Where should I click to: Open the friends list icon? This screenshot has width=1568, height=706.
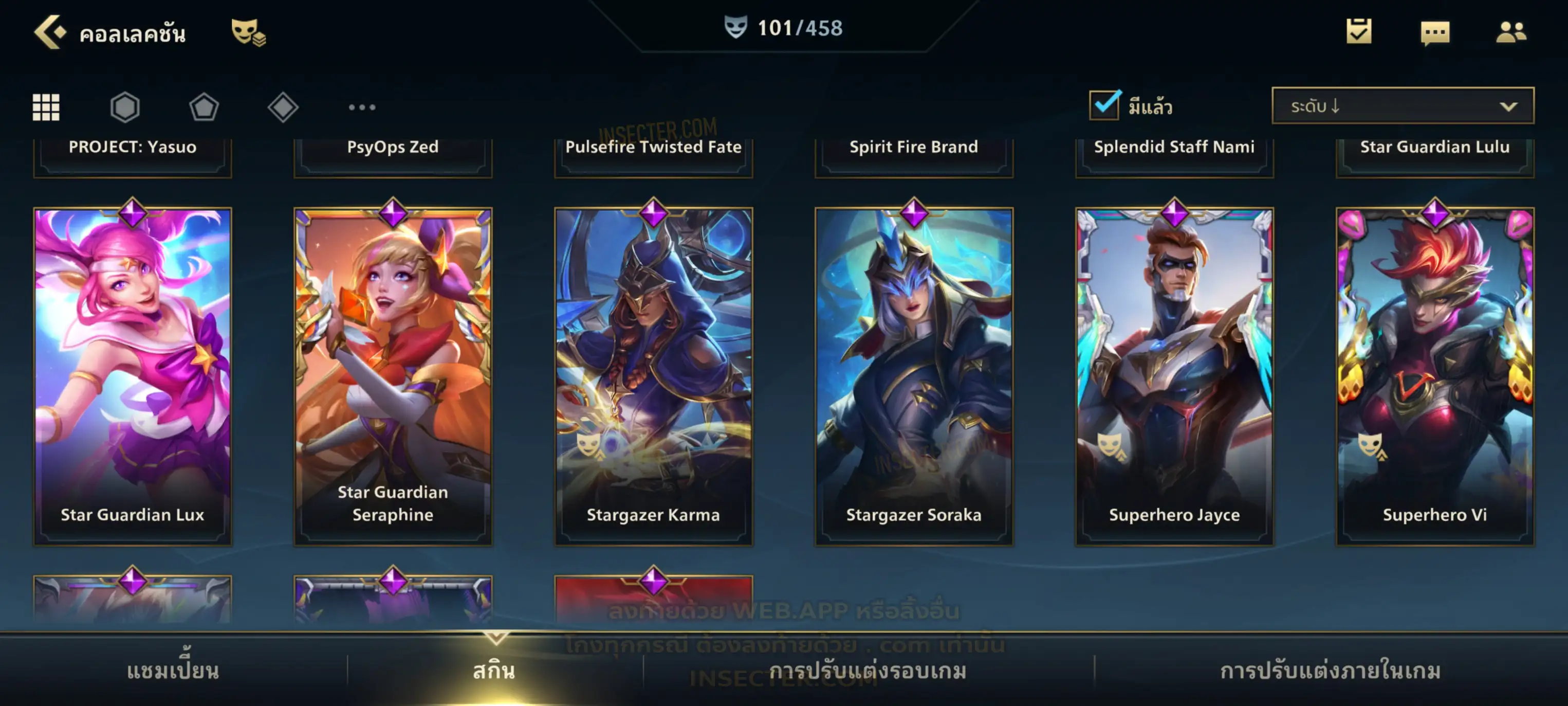coord(1510,32)
